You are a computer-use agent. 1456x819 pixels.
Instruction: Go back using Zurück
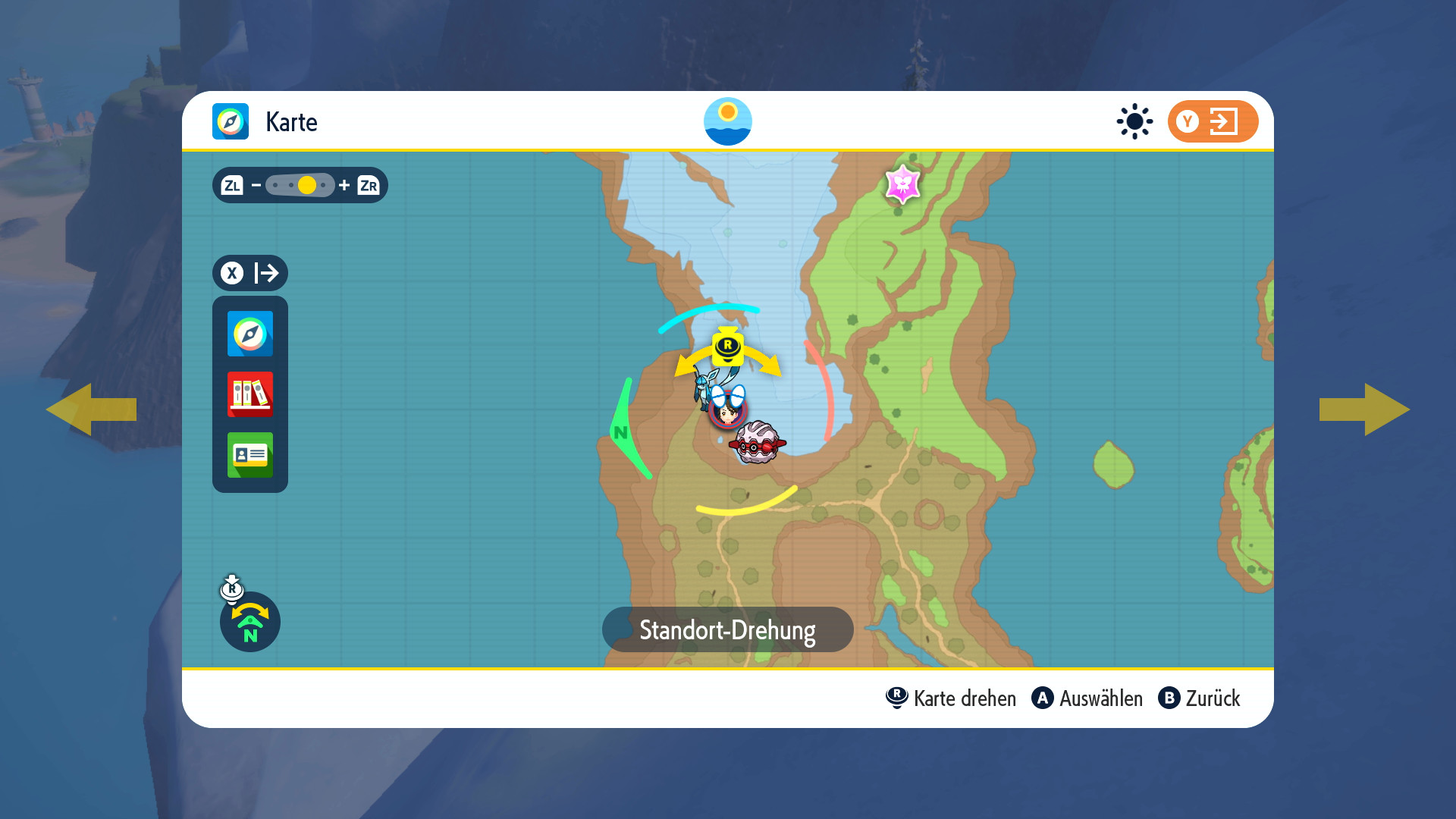(x=1199, y=698)
